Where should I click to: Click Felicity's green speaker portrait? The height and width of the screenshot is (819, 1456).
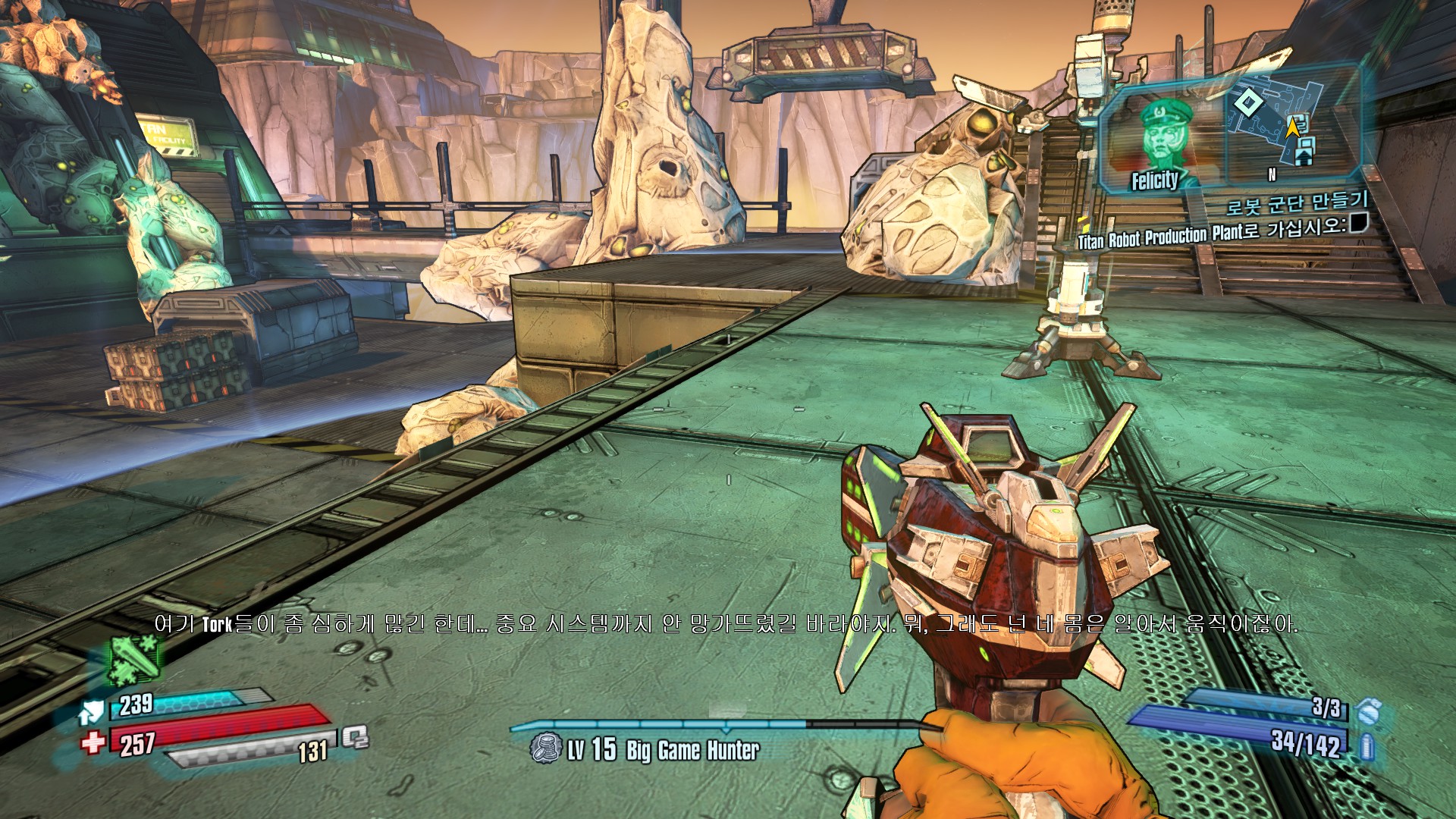[1163, 140]
